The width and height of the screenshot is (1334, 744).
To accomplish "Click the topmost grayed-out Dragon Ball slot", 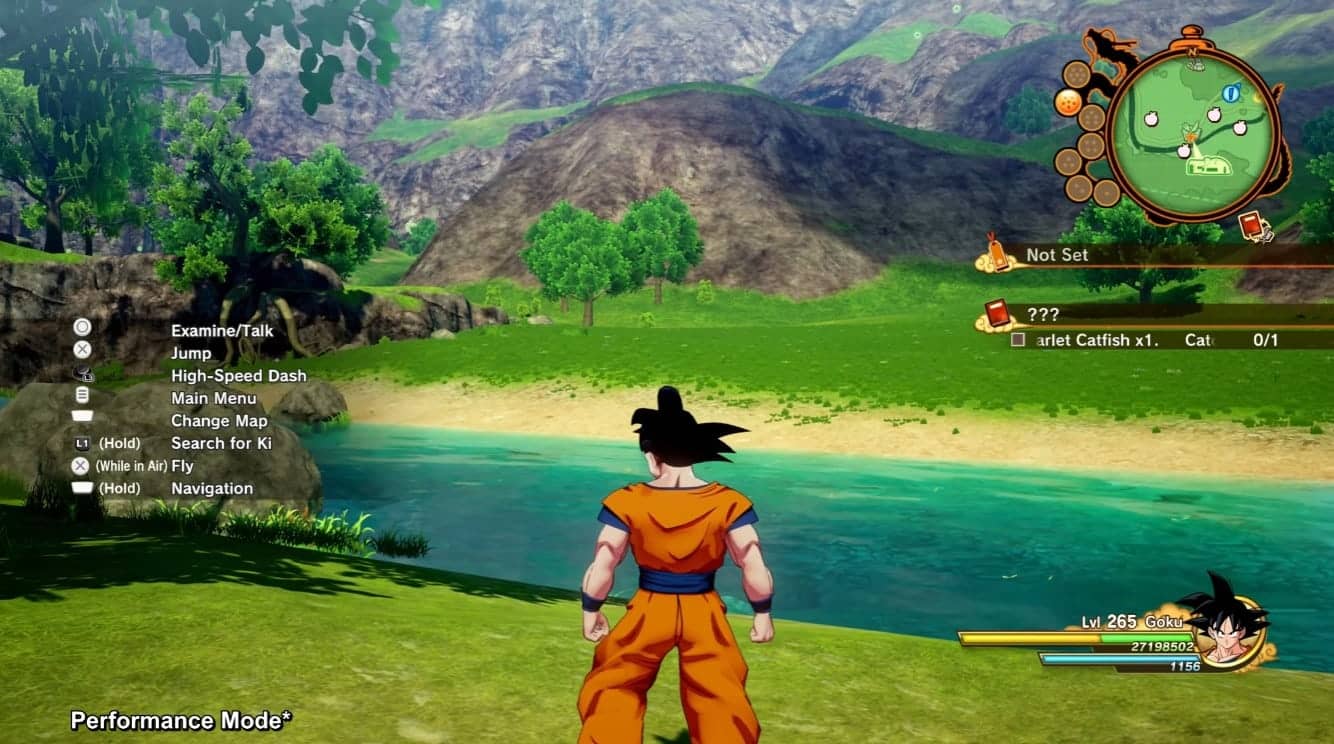I will 1077,72.
